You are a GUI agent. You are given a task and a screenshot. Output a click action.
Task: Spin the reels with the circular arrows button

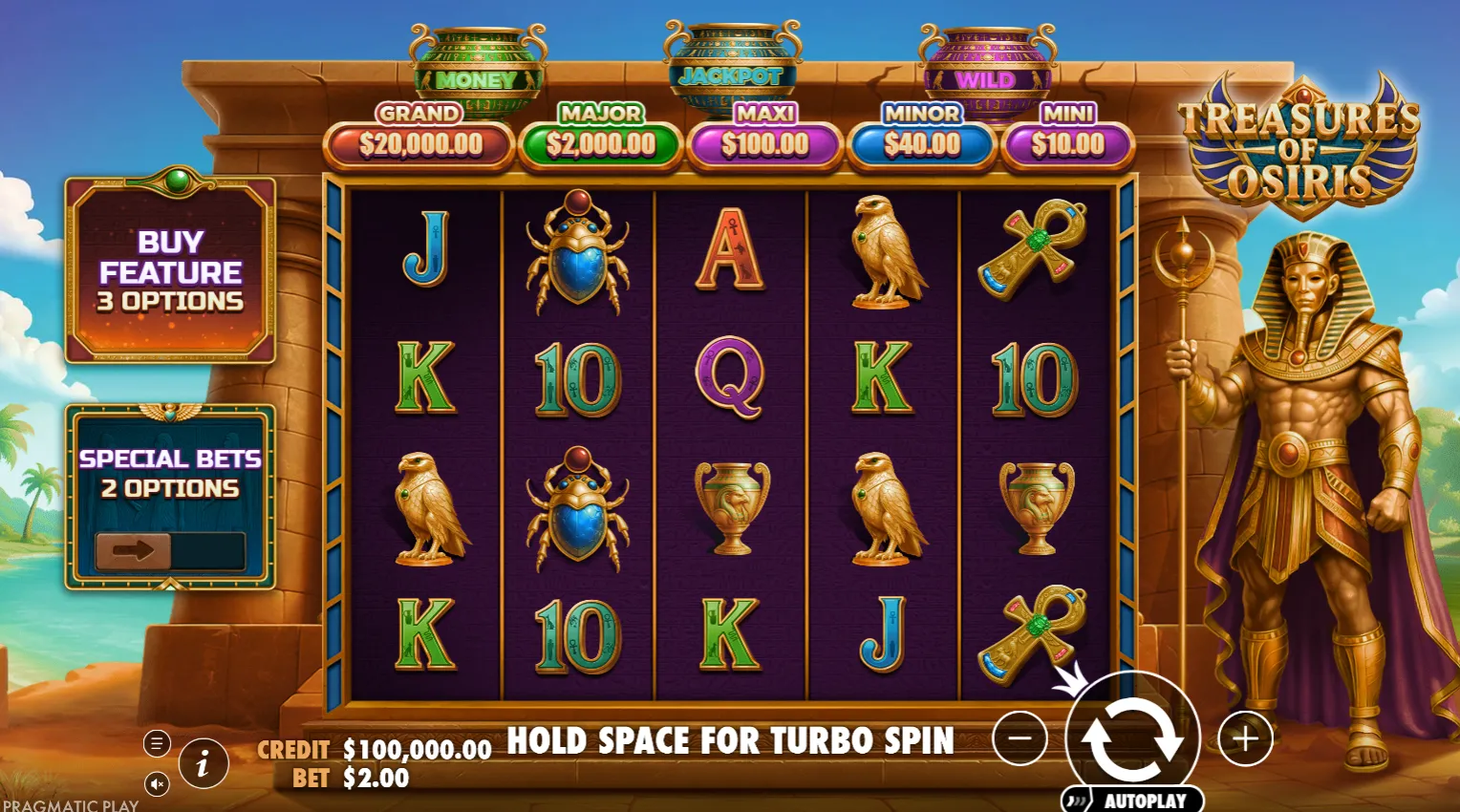(1131, 738)
